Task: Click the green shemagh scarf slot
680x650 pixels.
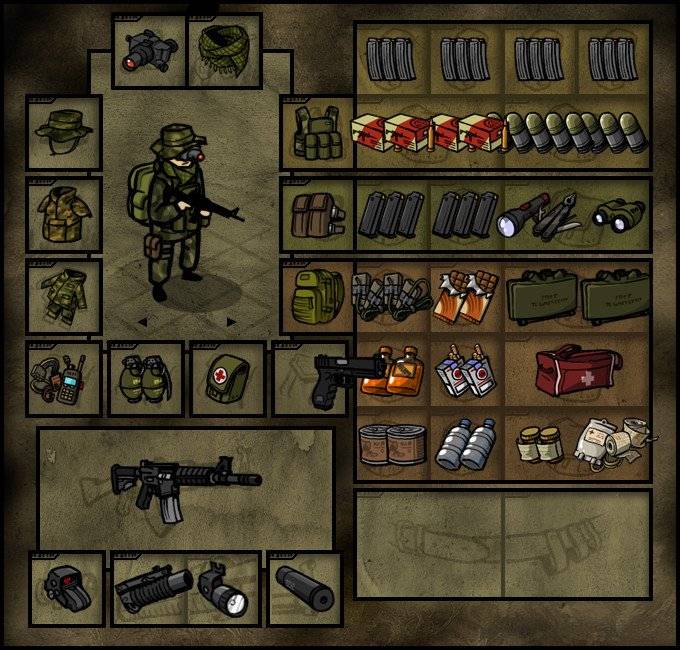Action: [224, 51]
